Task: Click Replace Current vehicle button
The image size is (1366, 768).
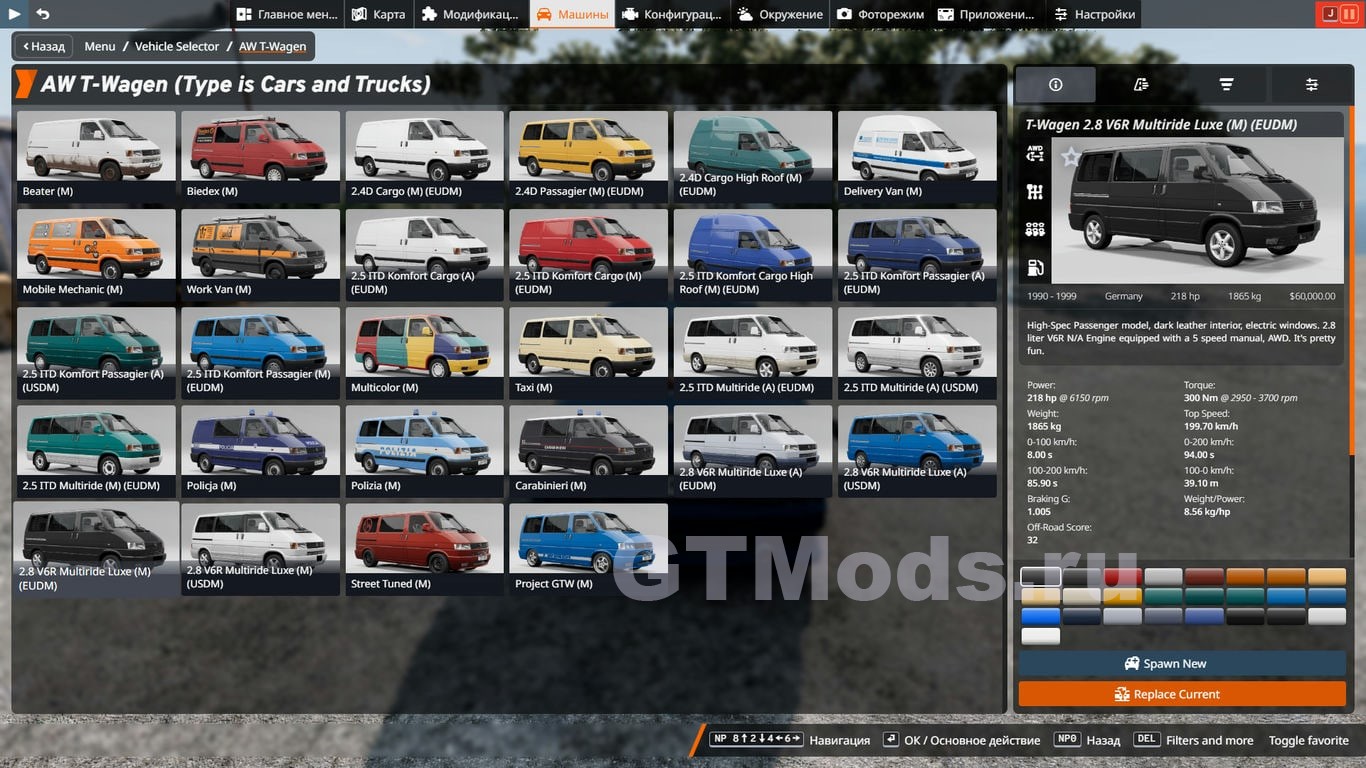Action: [1182, 694]
